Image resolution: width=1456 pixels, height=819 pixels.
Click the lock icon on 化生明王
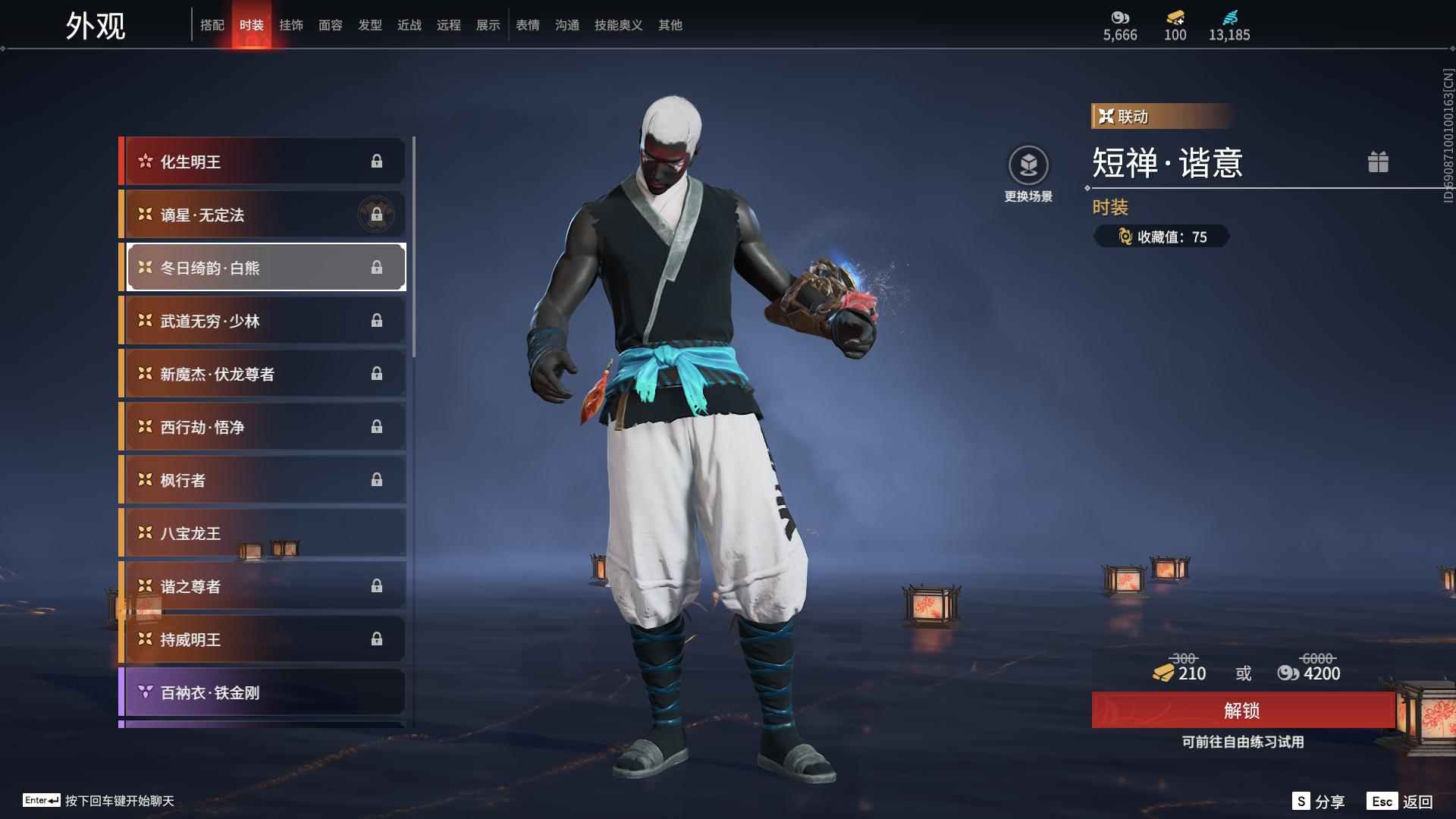pyautogui.click(x=378, y=161)
